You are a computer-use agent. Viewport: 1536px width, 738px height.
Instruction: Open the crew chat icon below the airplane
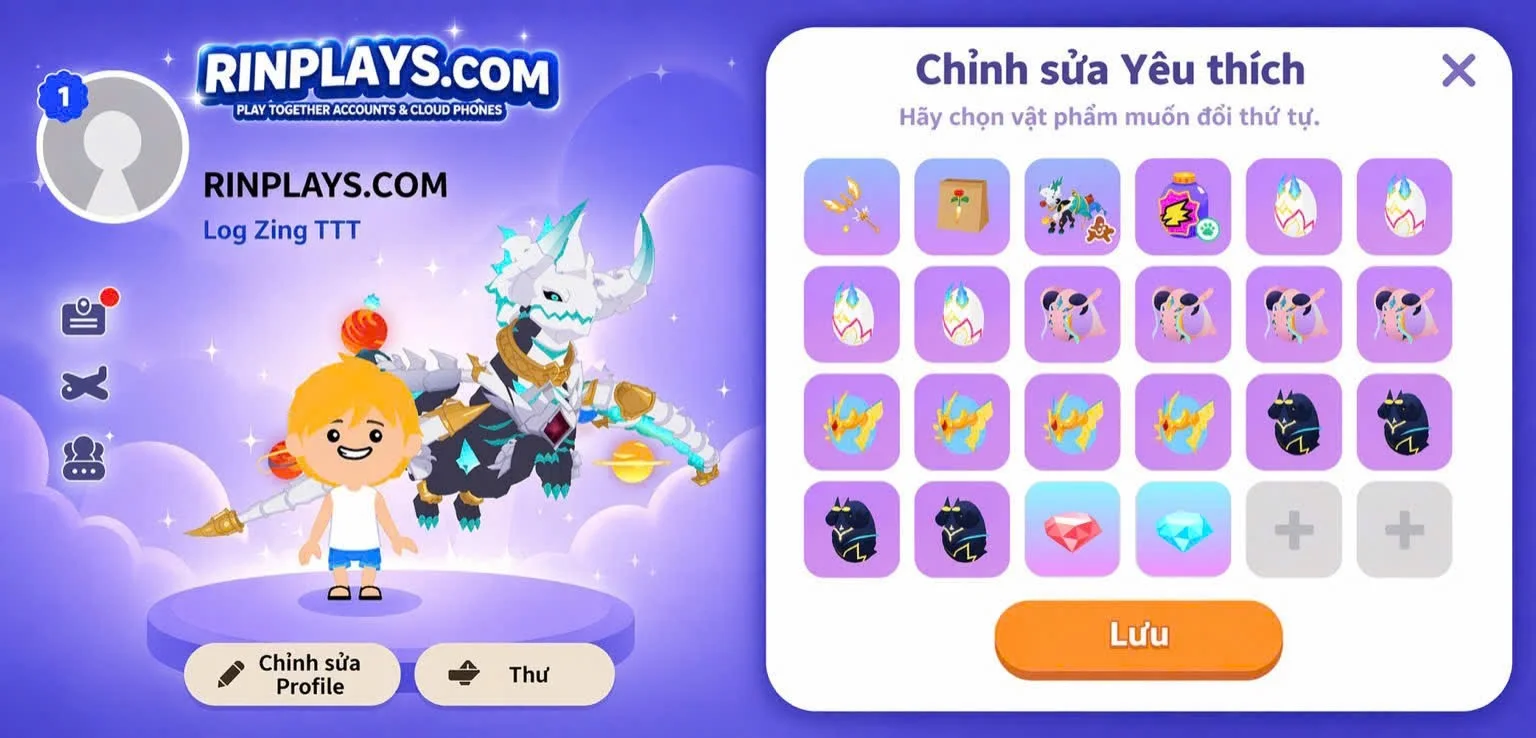point(85,459)
